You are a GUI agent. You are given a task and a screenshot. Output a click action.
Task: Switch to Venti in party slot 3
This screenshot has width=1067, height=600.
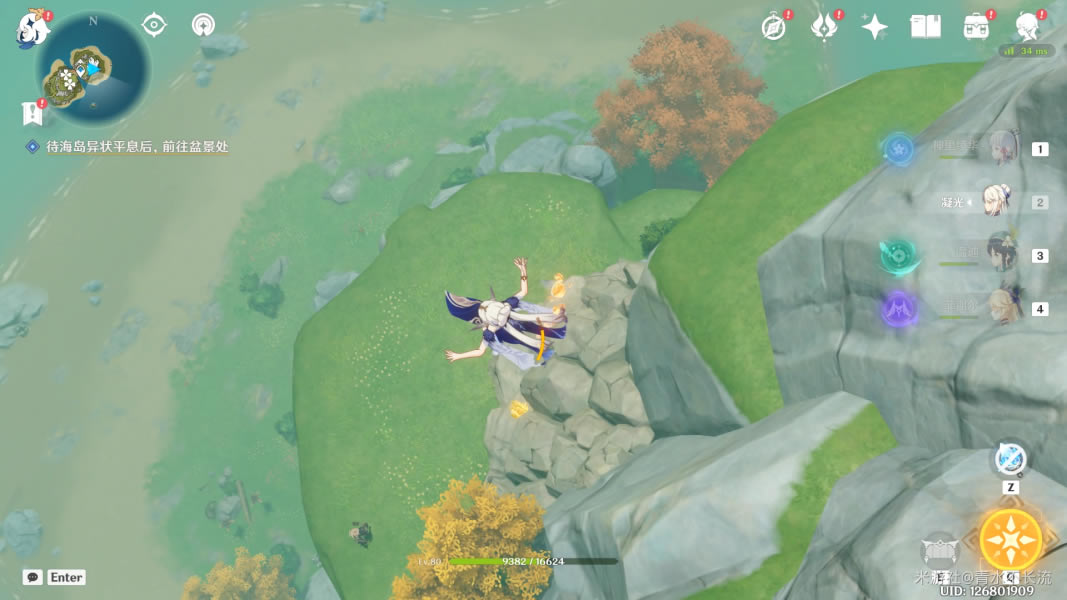coord(1001,255)
